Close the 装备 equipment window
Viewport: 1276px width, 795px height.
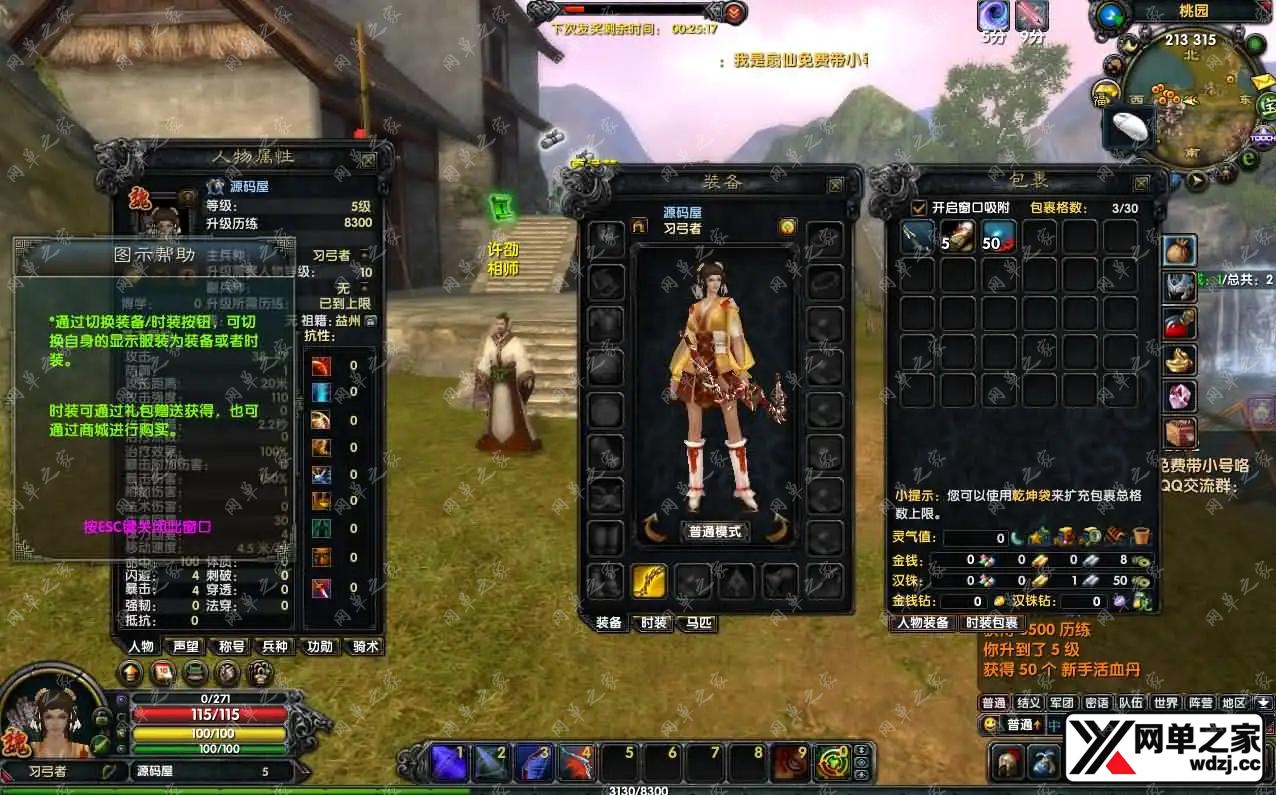click(x=835, y=185)
